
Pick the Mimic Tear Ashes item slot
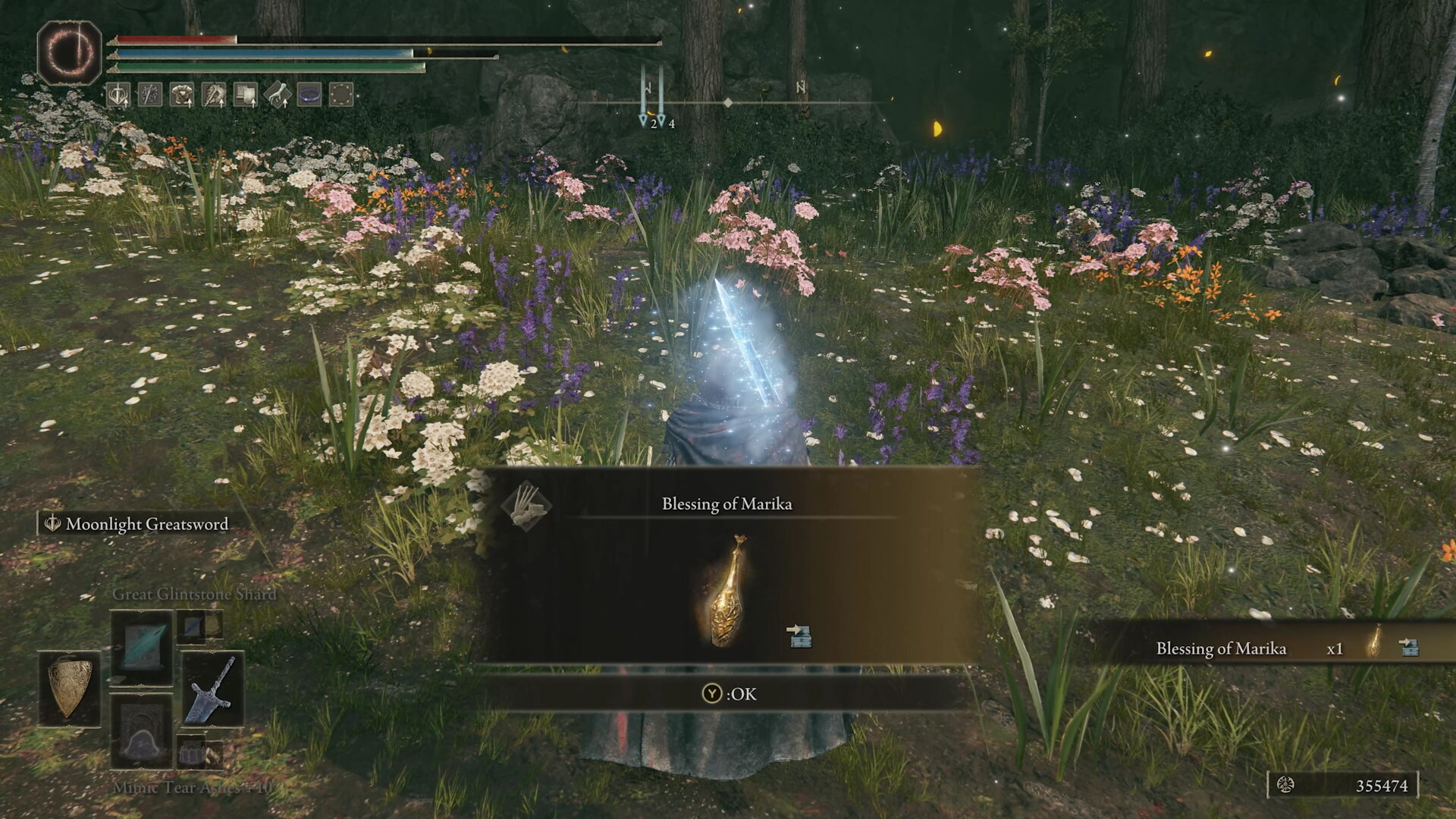point(142,731)
